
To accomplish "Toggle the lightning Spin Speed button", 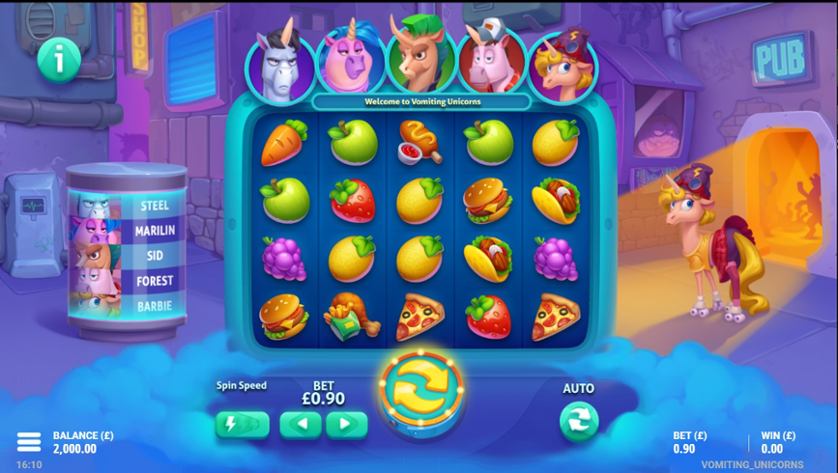I will point(242,424).
